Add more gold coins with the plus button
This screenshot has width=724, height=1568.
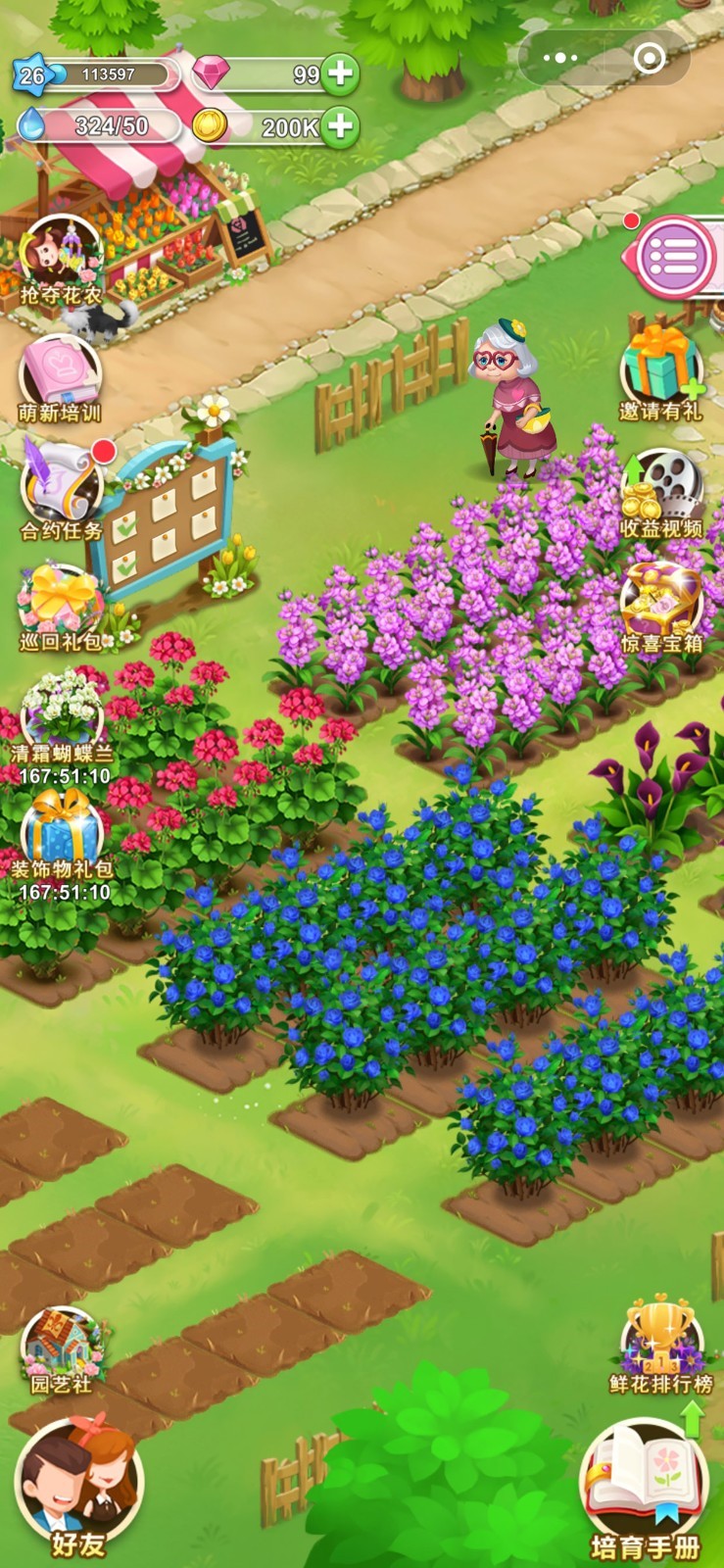pyautogui.click(x=339, y=127)
